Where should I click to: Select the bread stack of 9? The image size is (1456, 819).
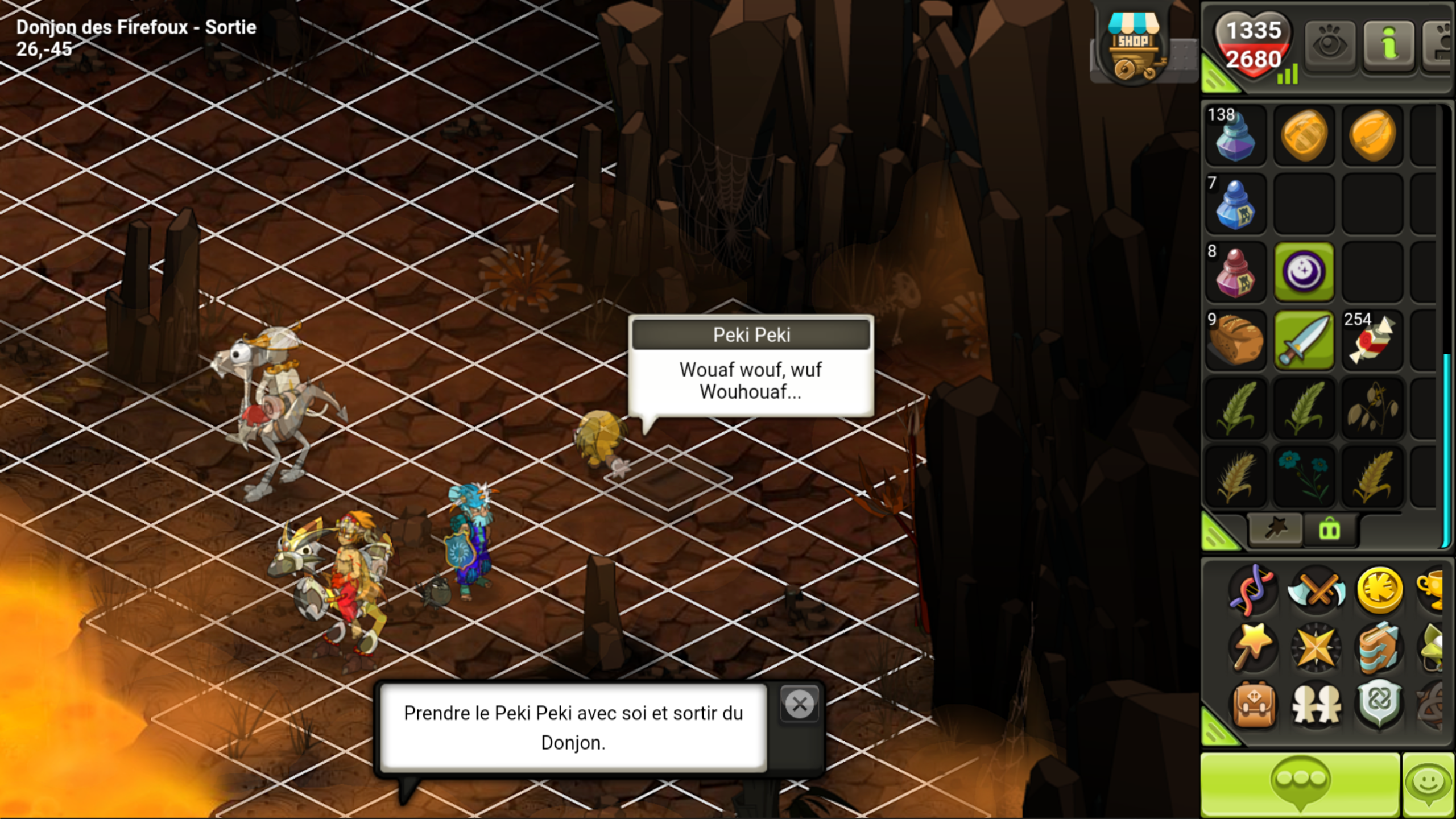1235,340
